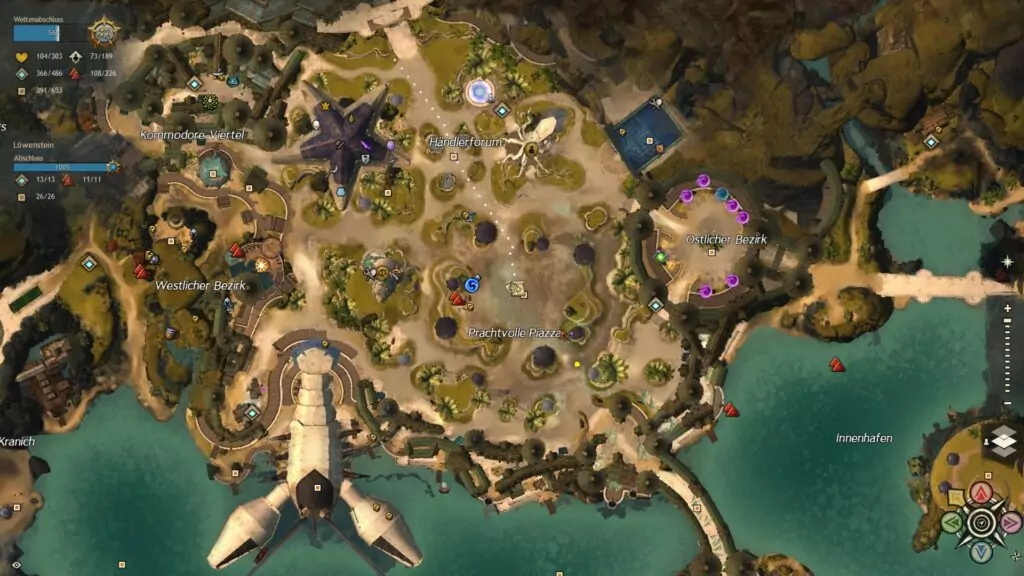Click the pink right arrow on compass
This screenshot has width=1024, height=576.
(1011, 522)
